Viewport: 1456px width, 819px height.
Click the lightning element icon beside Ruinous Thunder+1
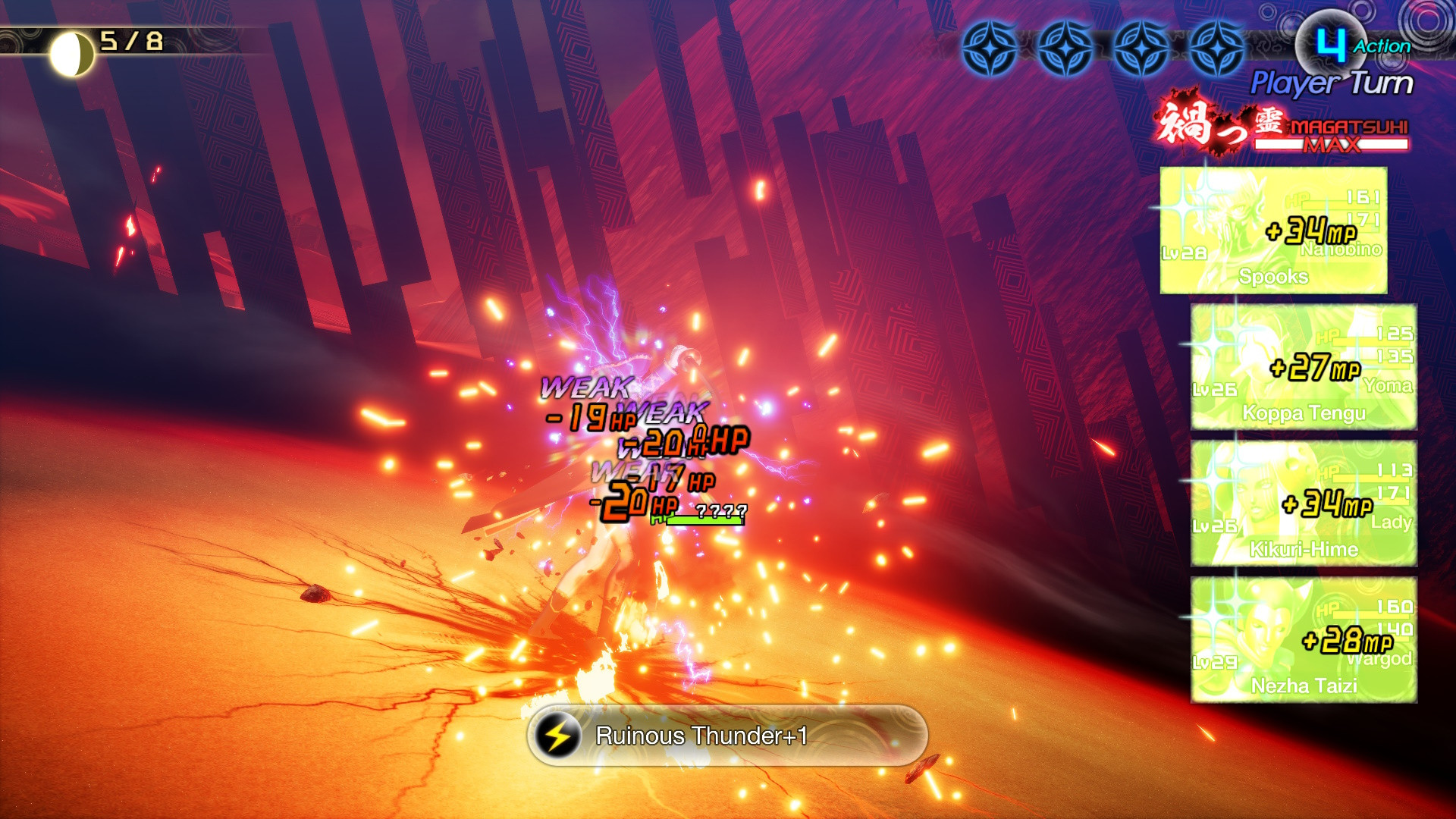558,734
